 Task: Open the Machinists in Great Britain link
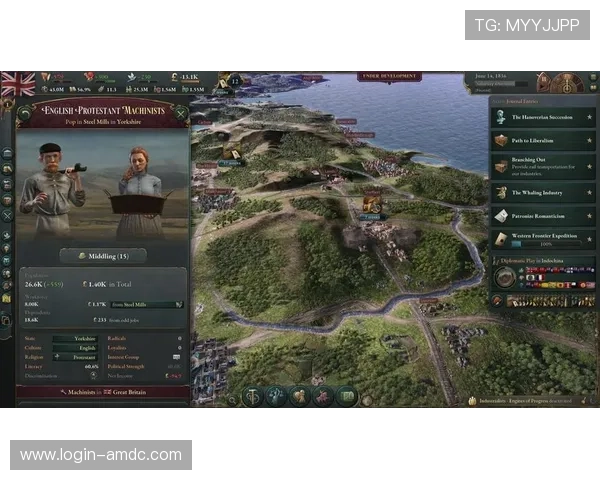click(x=102, y=392)
